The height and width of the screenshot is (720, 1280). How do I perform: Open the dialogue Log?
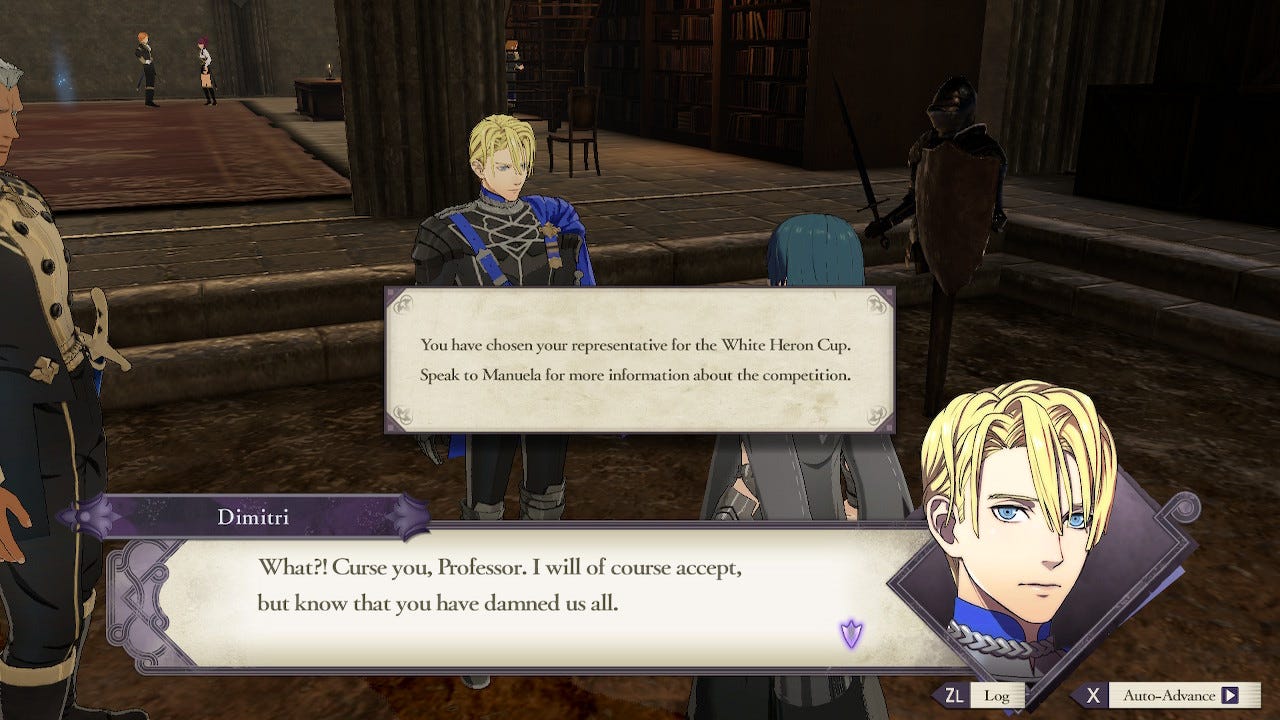[x=984, y=695]
